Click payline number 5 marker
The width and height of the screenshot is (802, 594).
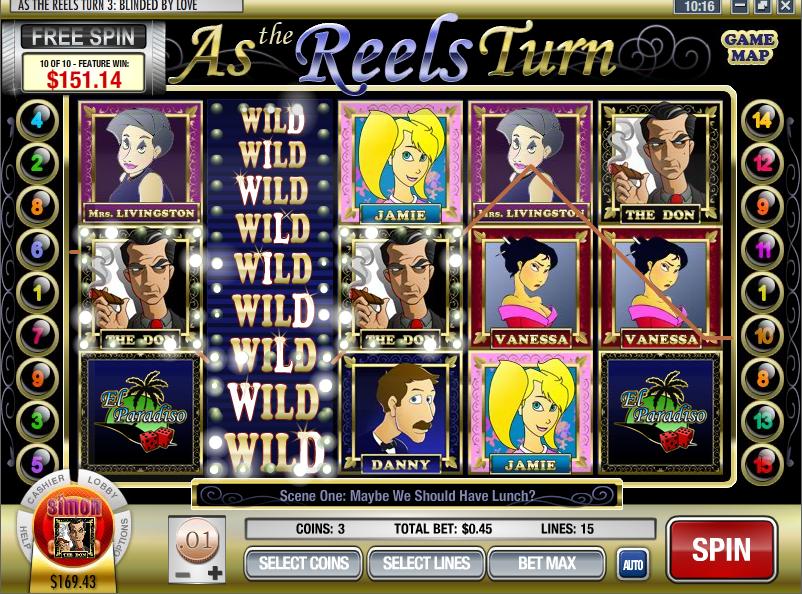coord(38,465)
